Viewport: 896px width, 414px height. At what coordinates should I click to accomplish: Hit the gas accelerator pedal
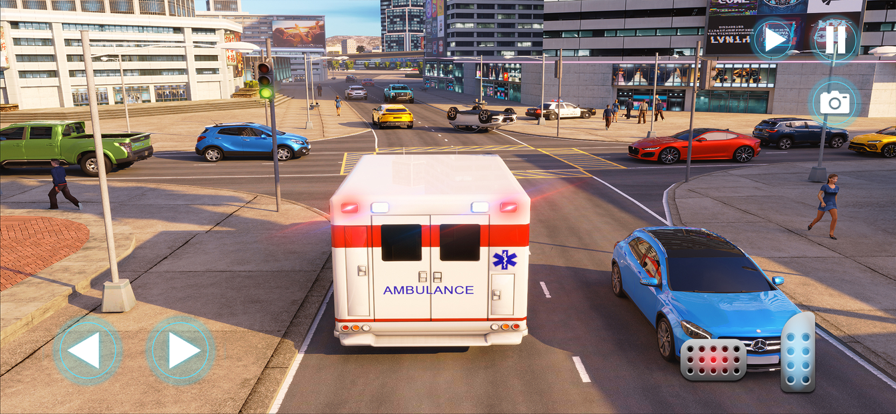797,352
